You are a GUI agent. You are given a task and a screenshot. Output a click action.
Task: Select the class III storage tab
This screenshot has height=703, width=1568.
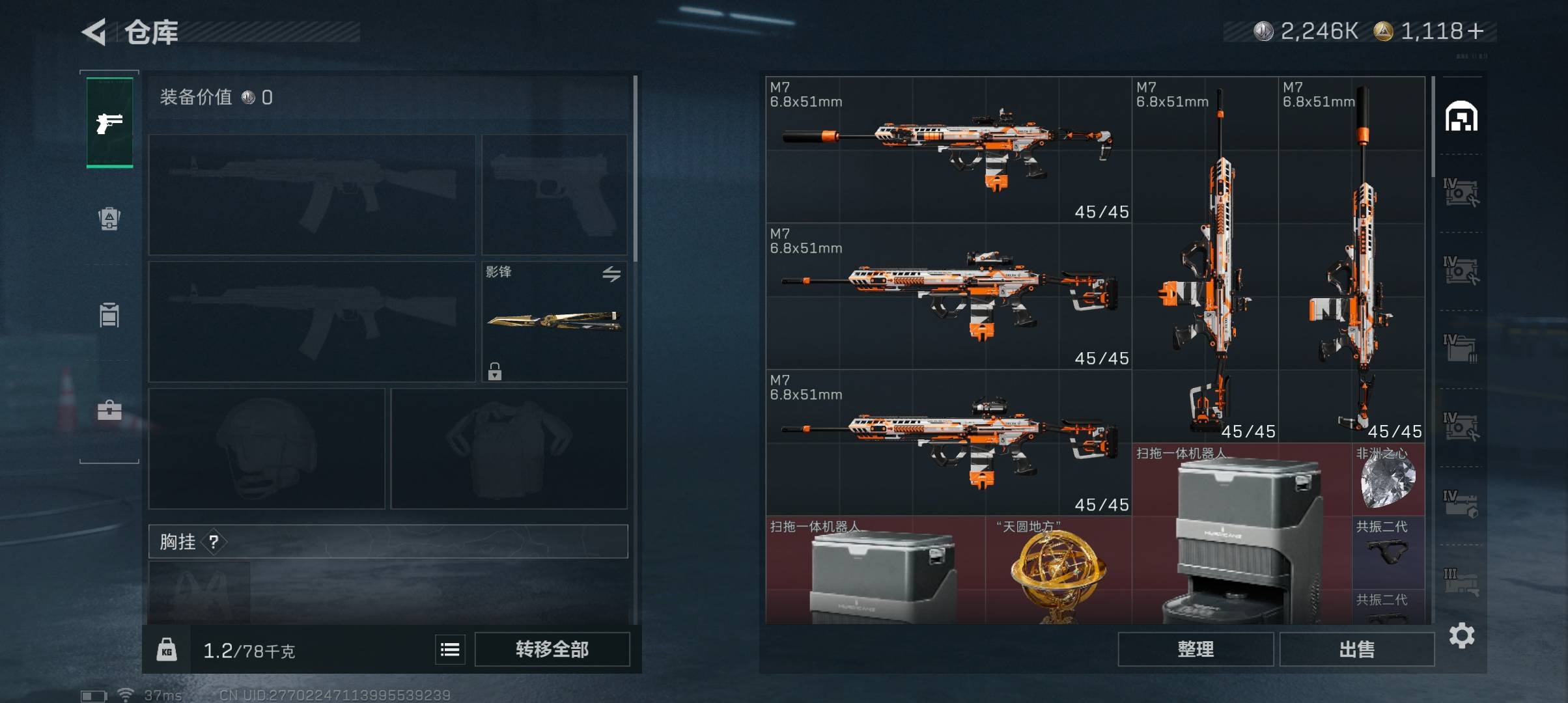tap(1461, 581)
